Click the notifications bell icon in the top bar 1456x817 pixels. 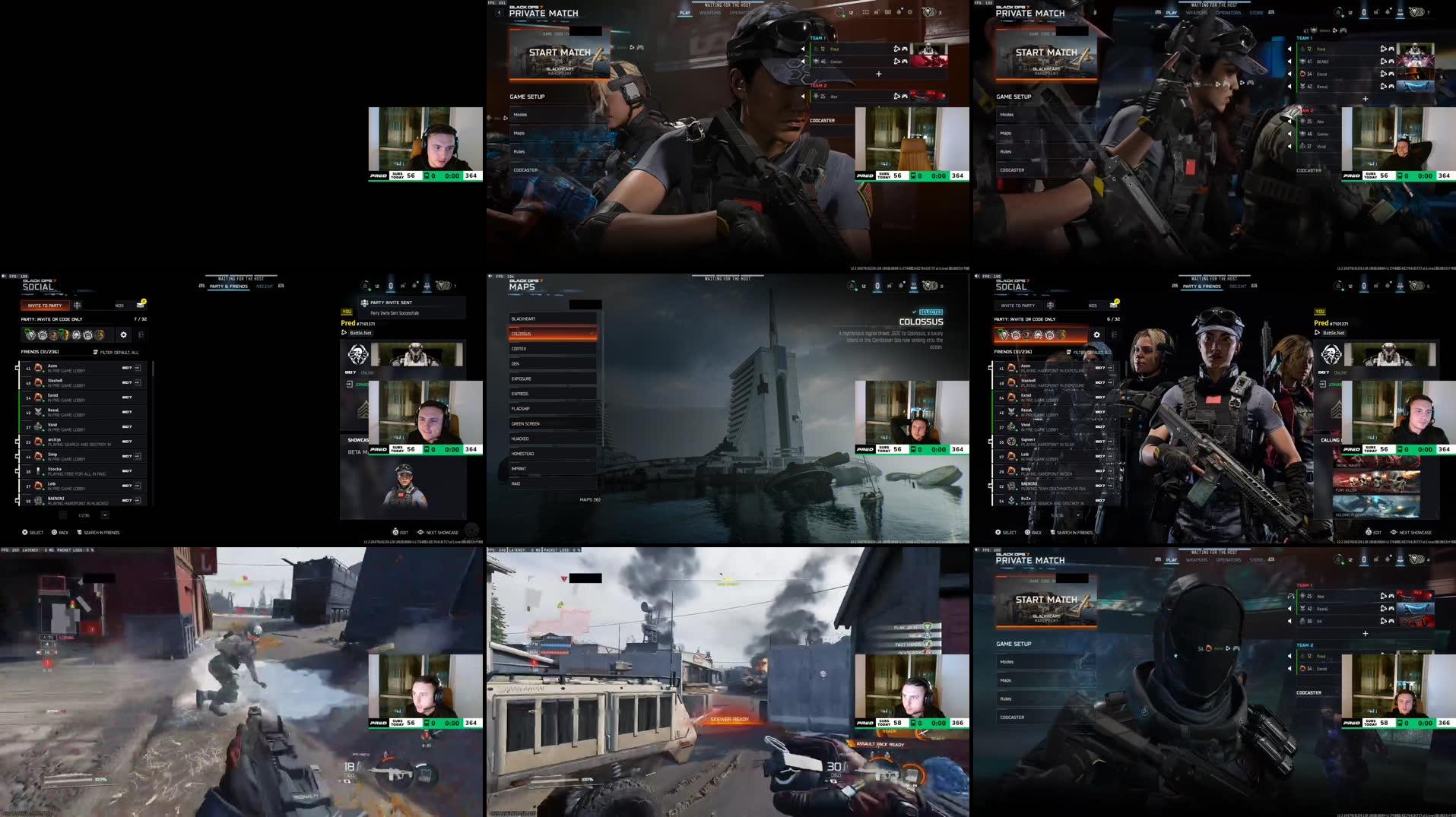[414, 286]
